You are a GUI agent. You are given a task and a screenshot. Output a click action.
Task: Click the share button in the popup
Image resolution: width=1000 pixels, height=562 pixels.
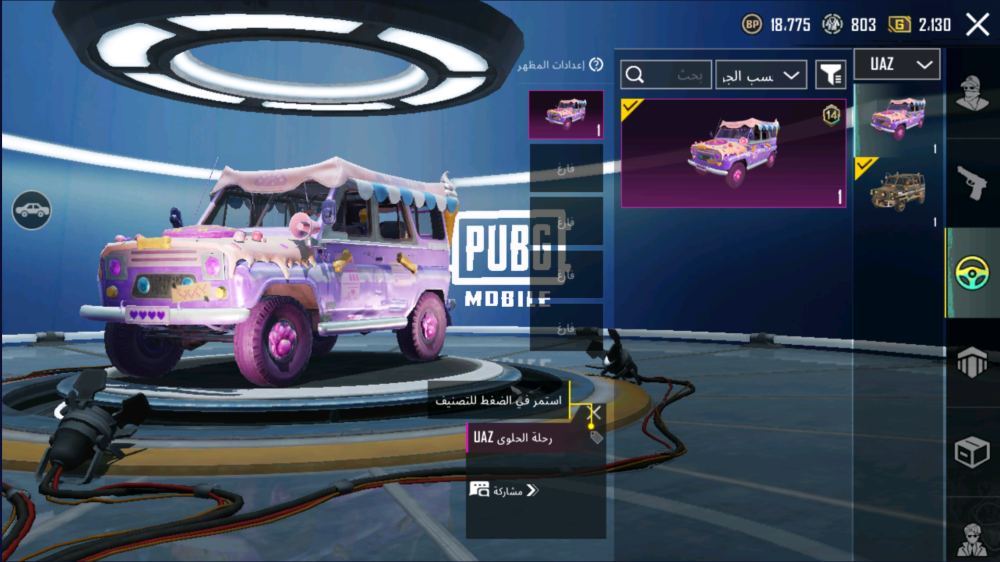click(x=504, y=490)
